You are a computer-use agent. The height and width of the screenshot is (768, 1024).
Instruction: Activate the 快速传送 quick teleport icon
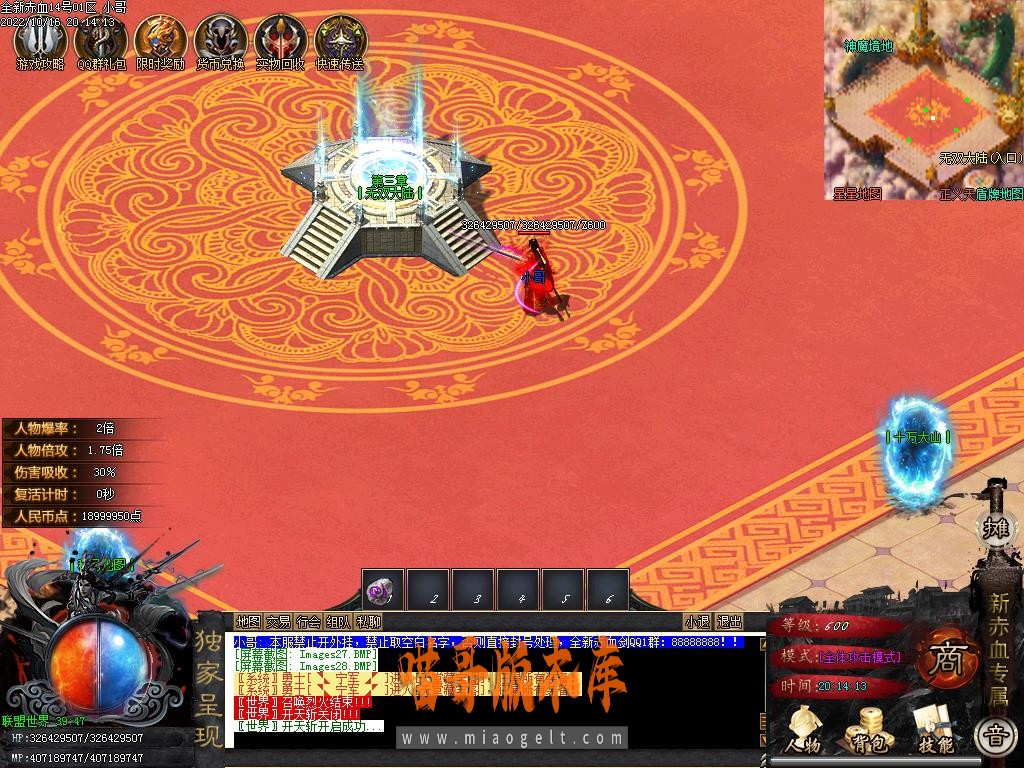click(340, 40)
